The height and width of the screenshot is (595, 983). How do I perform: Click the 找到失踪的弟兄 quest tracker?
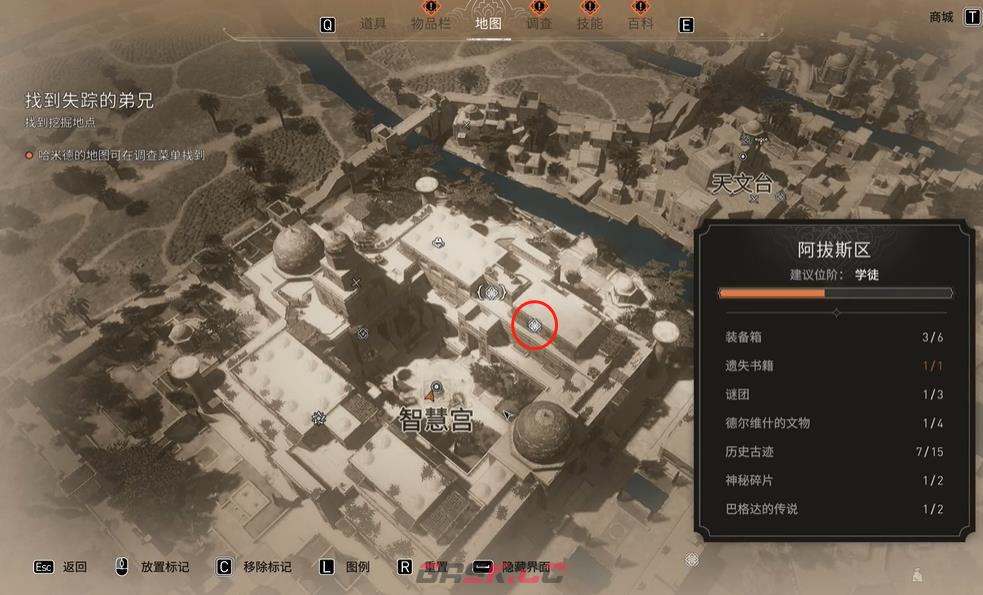[89, 101]
